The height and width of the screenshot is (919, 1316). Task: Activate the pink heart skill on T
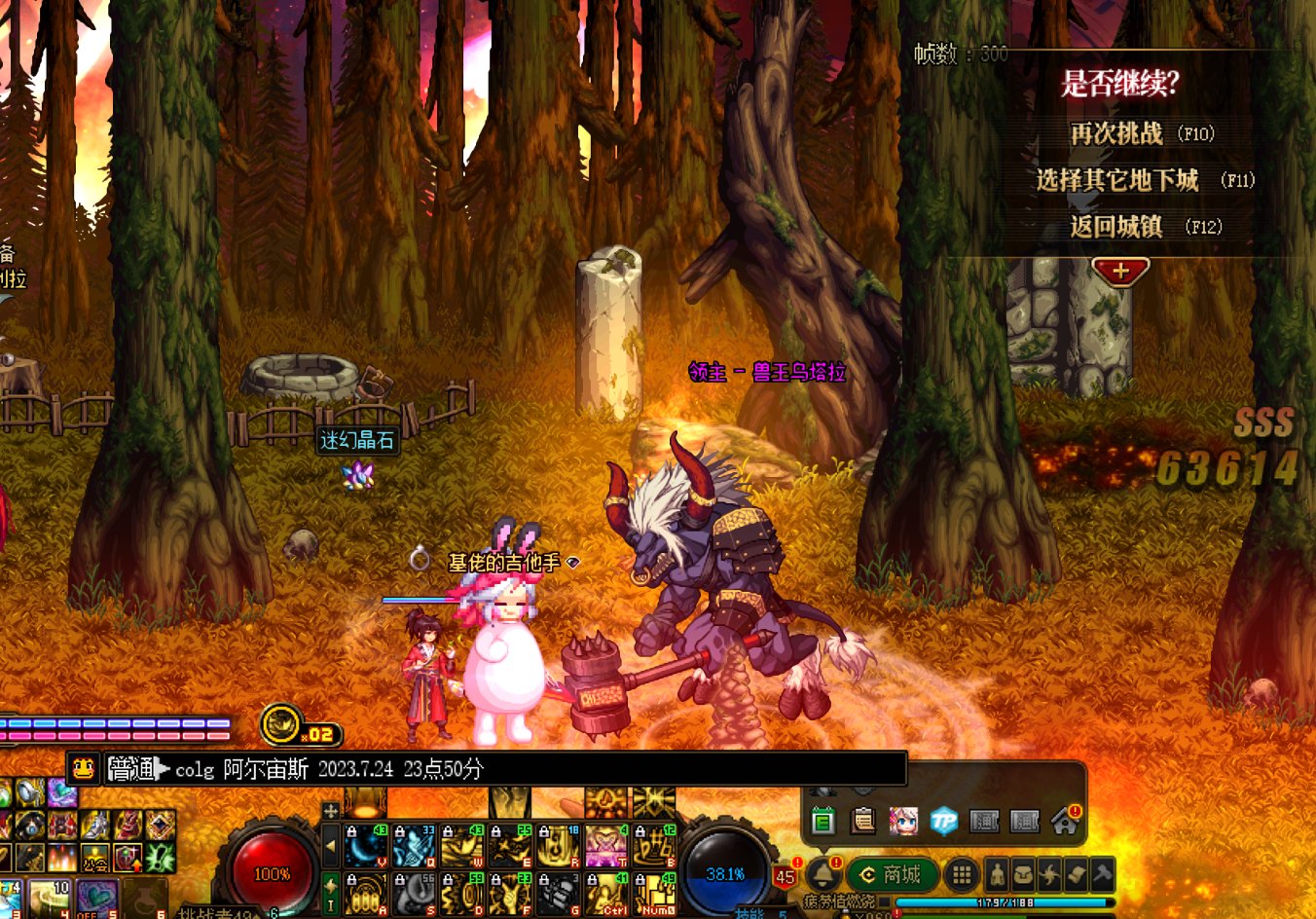tap(606, 845)
